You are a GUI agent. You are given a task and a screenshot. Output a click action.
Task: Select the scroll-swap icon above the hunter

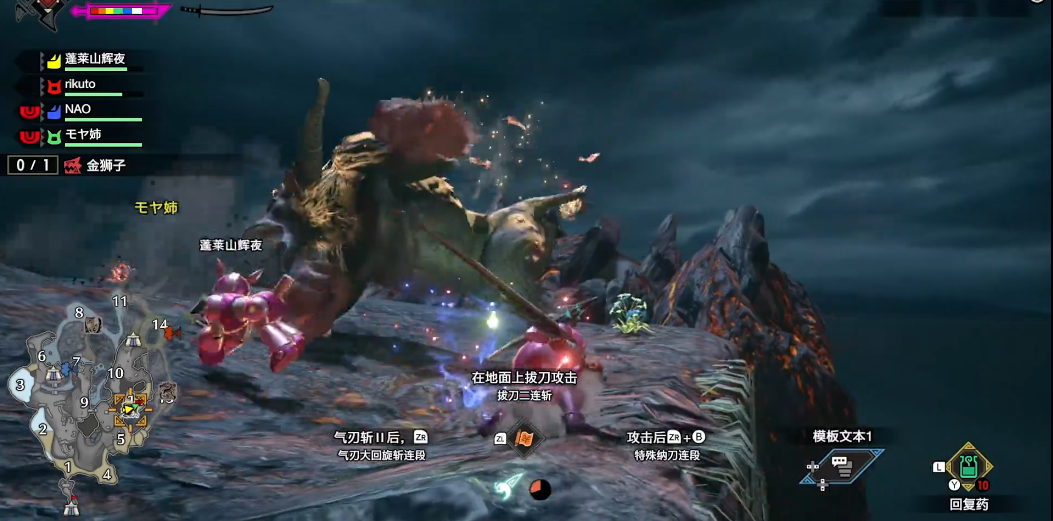[x=524, y=439]
